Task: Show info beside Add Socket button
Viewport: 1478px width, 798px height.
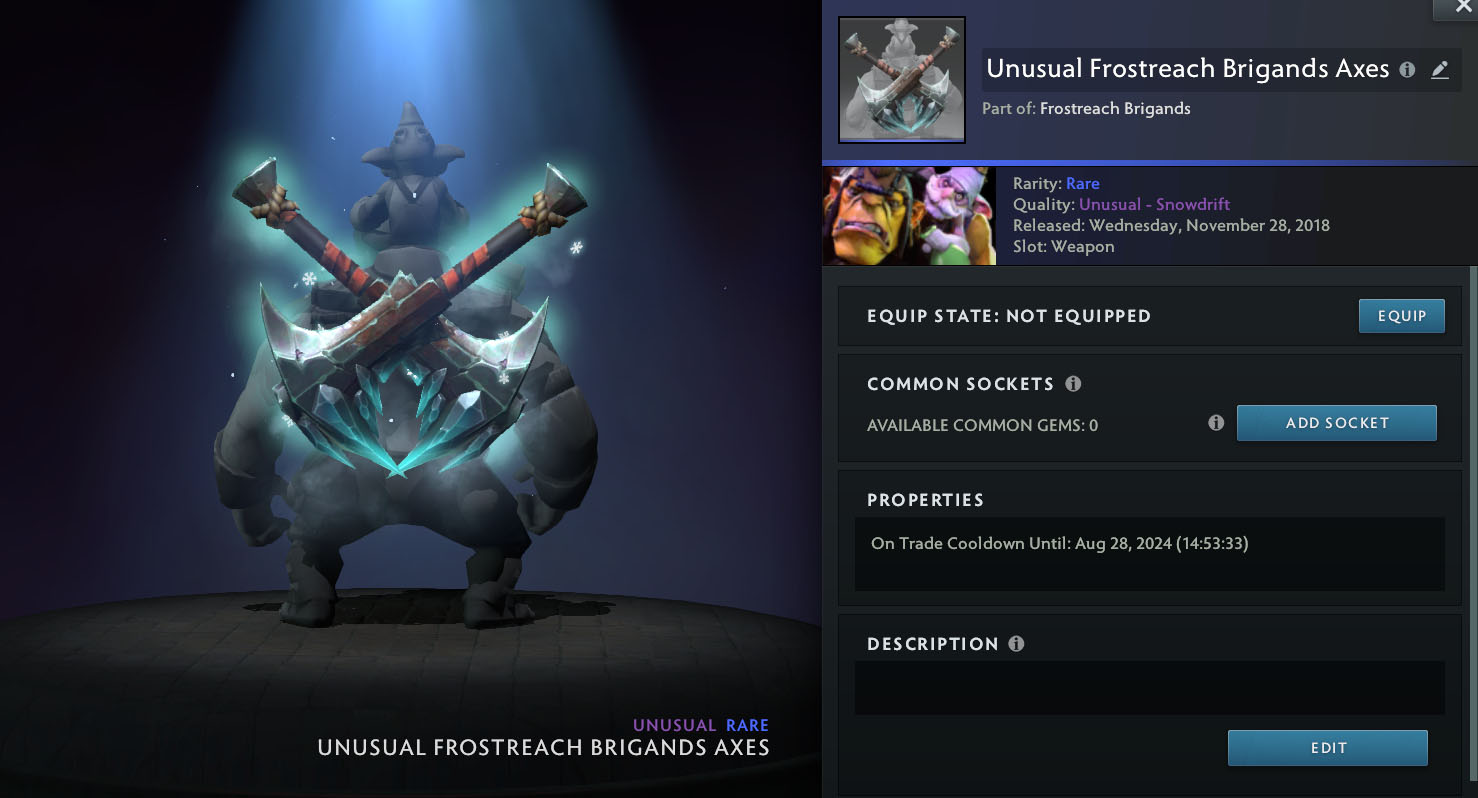Action: [1216, 423]
